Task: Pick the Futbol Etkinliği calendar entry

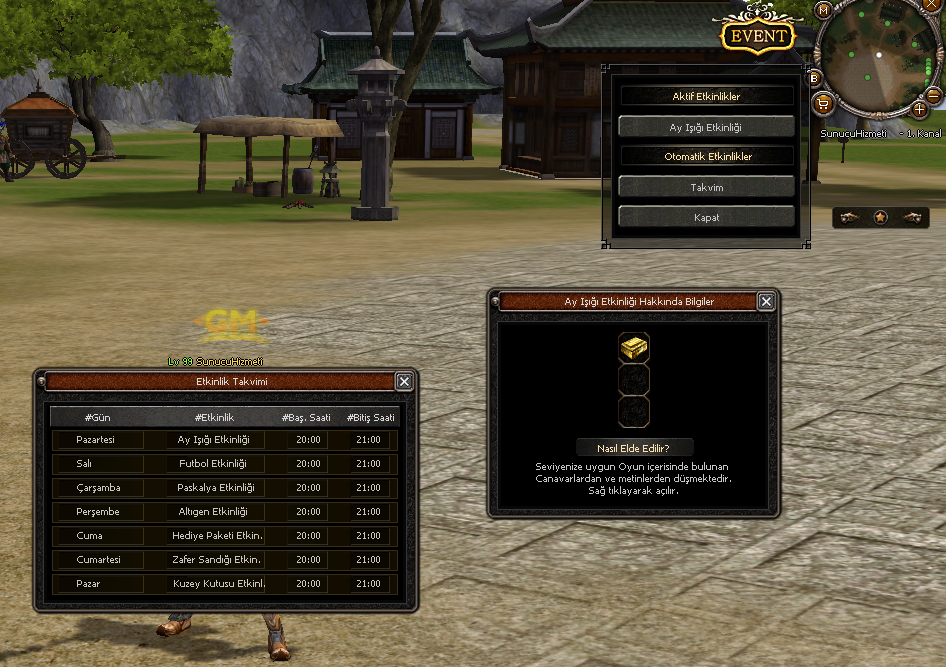Action: [x=213, y=464]
